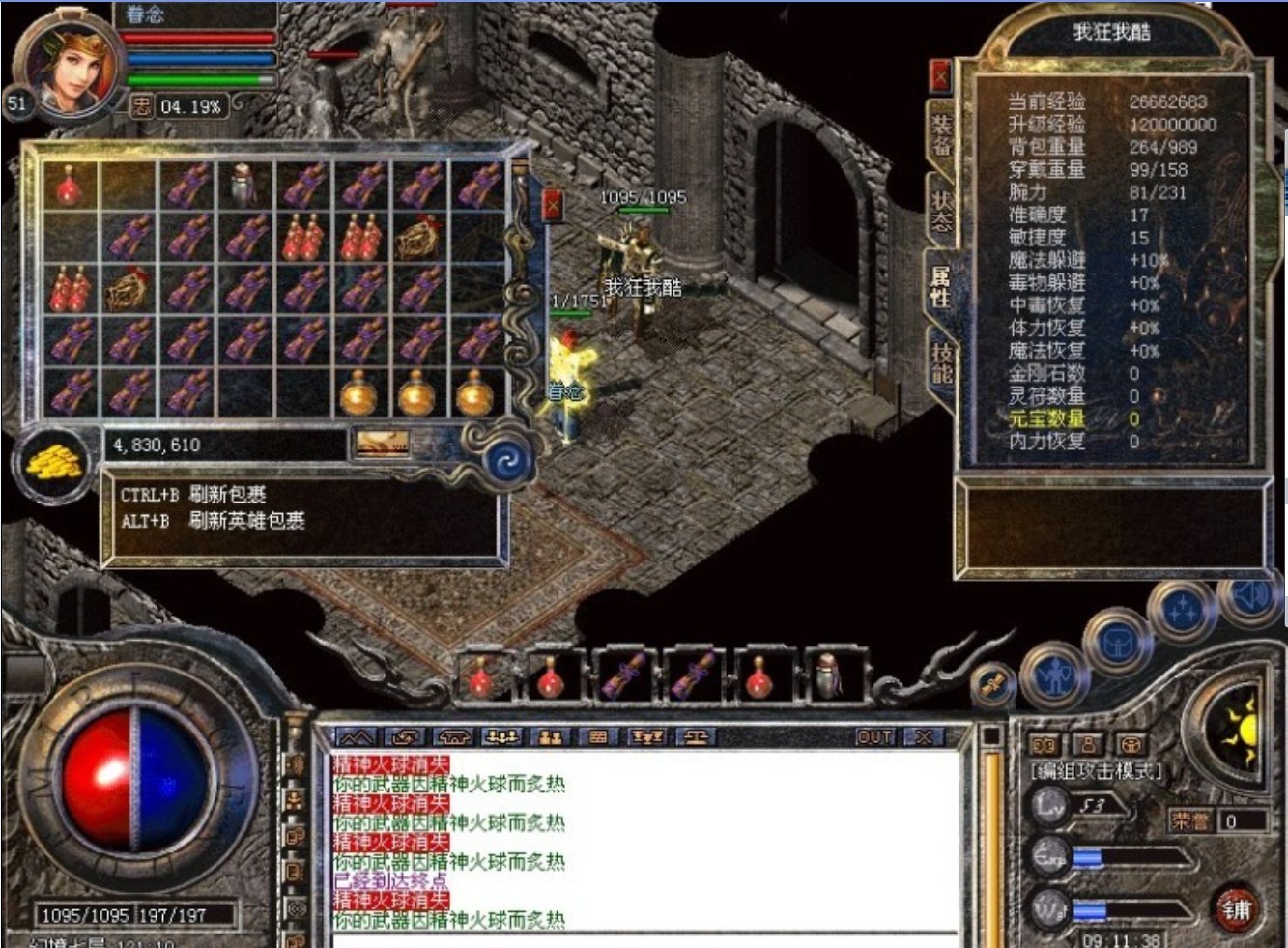
Task: Click the scroll icon button beside gold amount
Action: pos(382,444)
